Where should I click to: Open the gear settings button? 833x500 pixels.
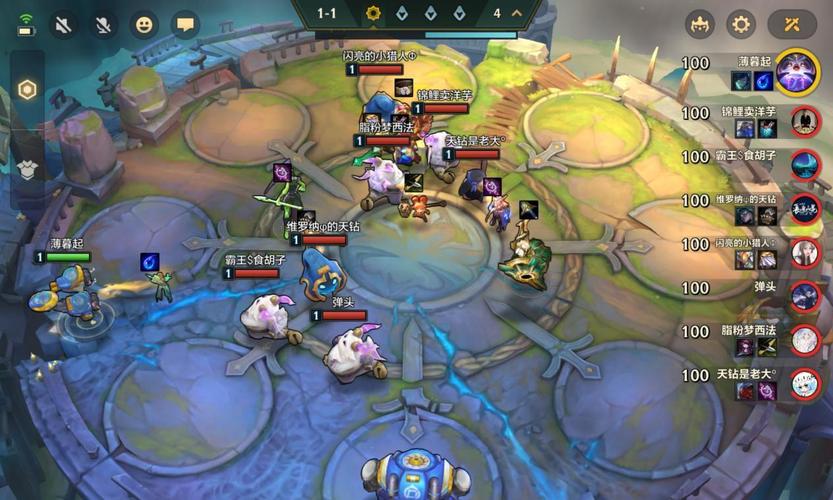point(741,25)
